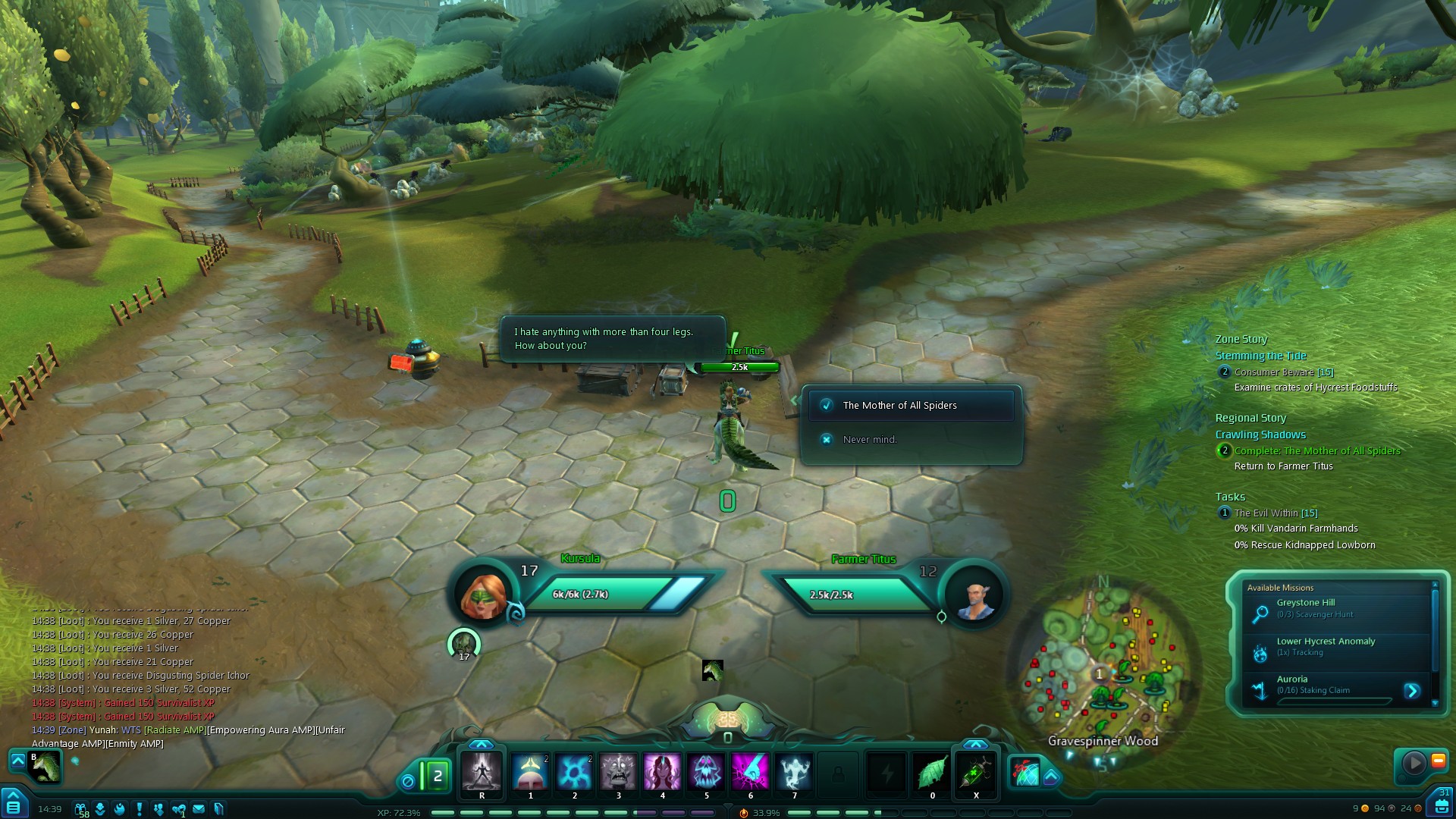Click the orange minus button by the play control
The image size is (1456, 819).
(1438, 761)
